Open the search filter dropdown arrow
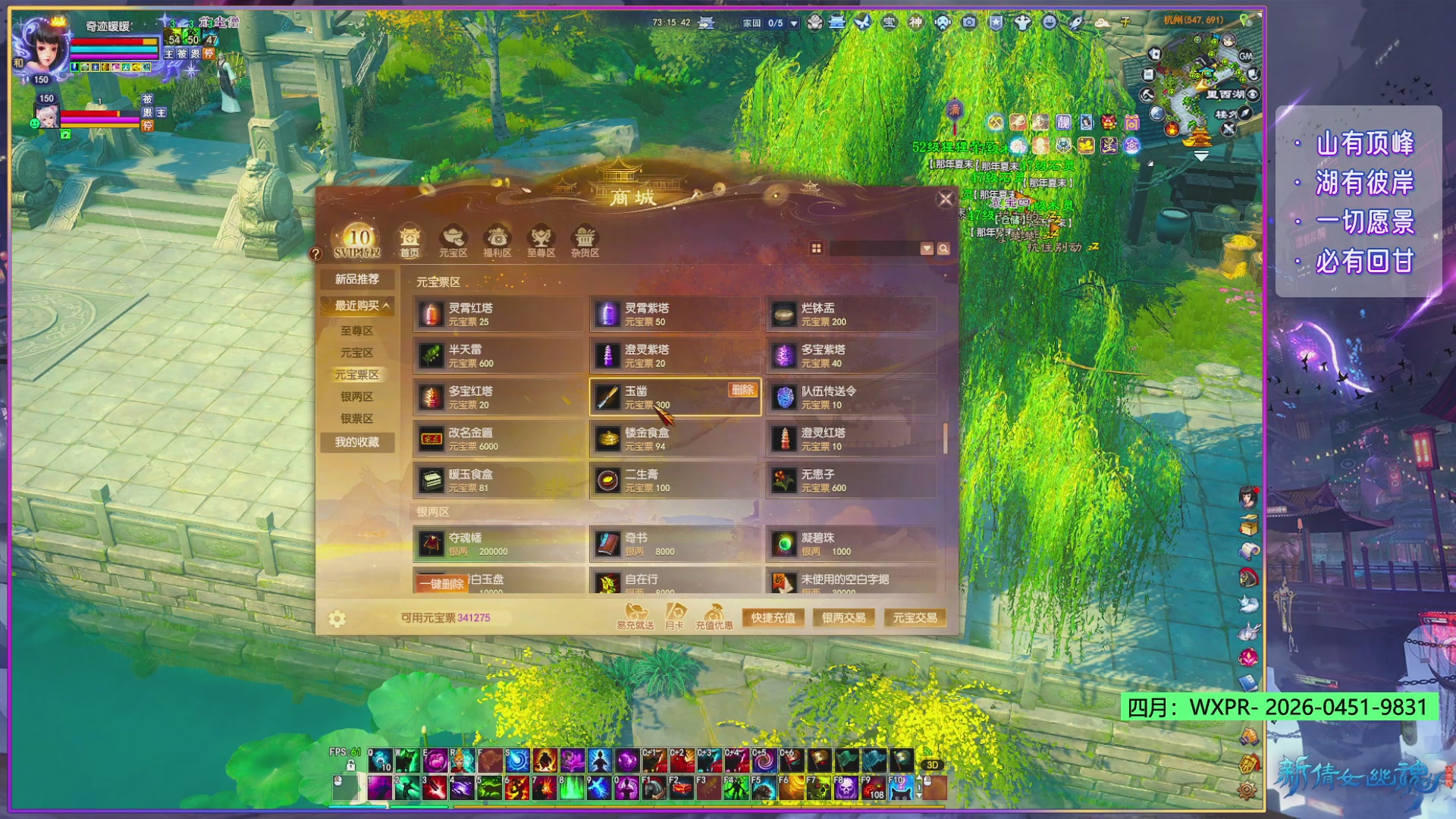 coord(926,248)
